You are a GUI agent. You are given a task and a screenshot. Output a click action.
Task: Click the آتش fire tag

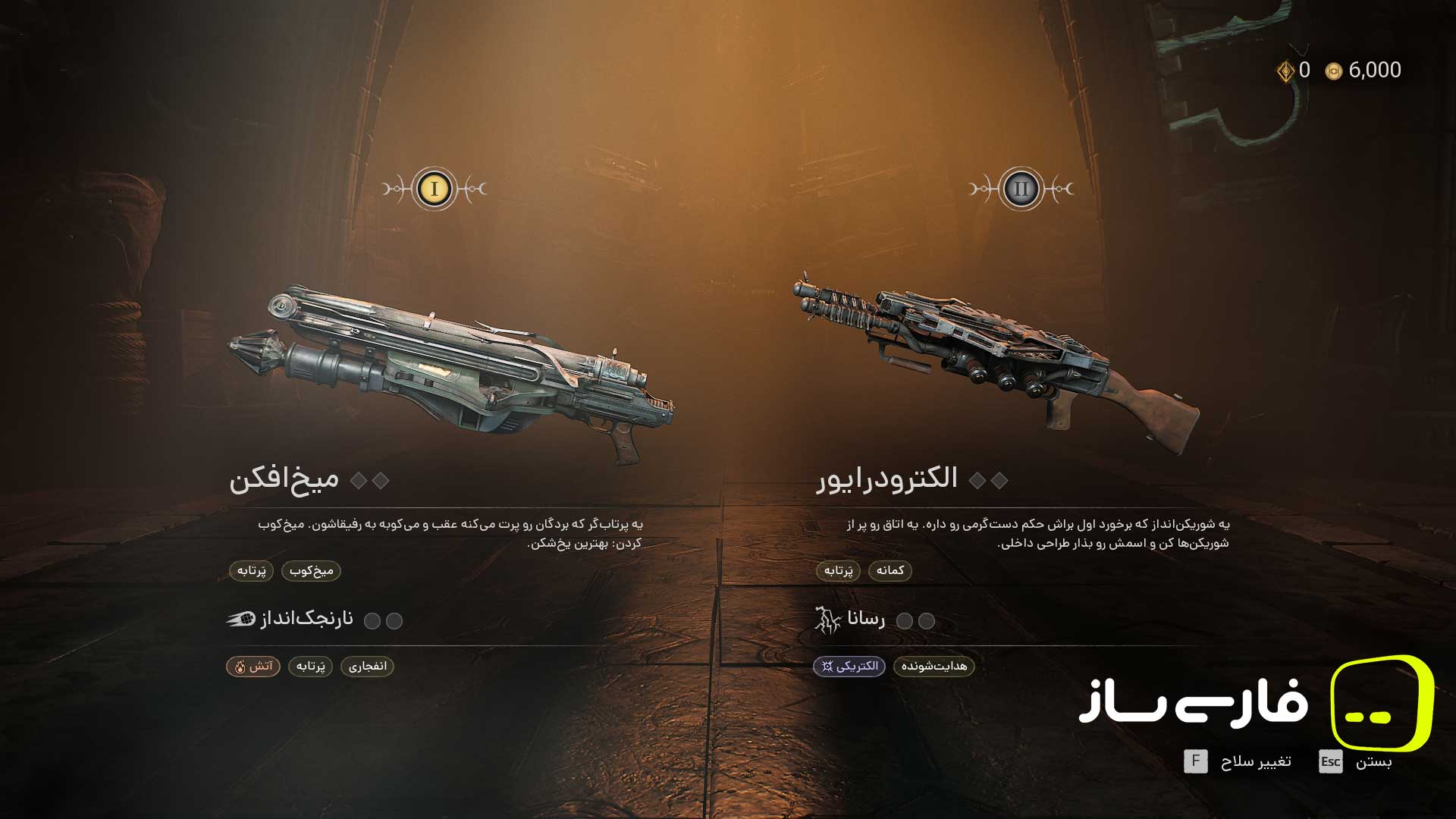click(253, 667)
